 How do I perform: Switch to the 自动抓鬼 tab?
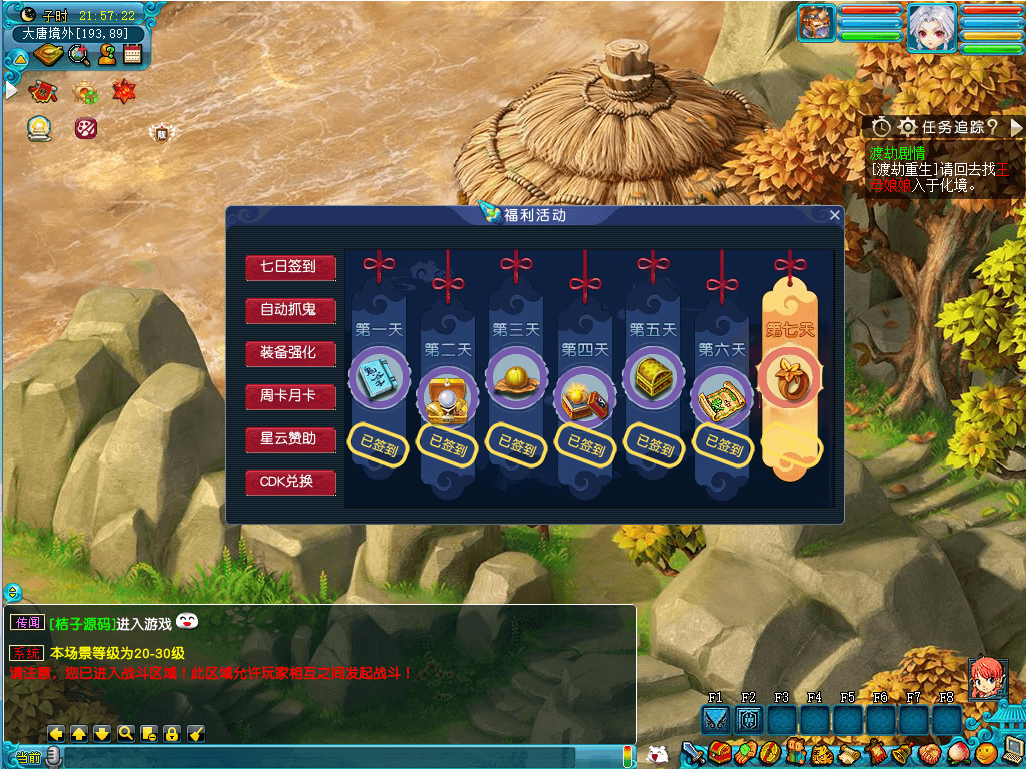coord(289,310)
